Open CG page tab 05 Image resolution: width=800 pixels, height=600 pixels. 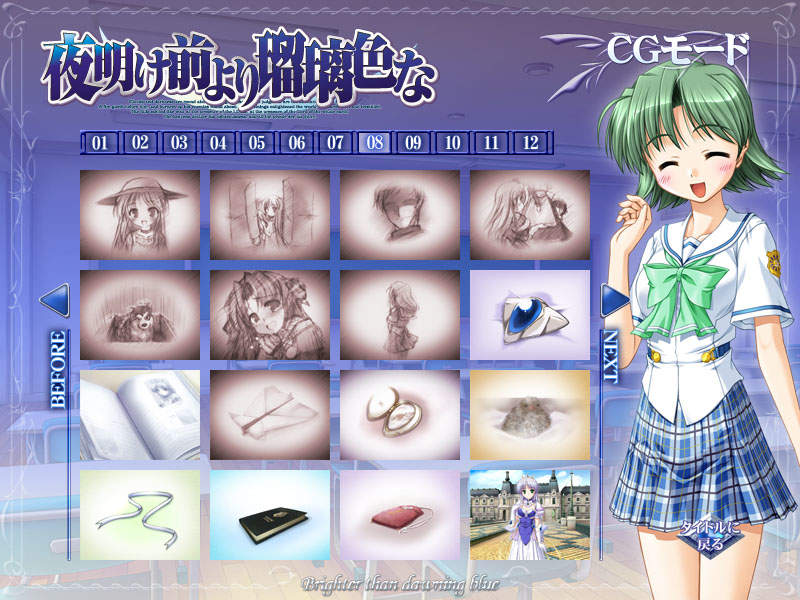pyautogui.click(x=257, y=143)
